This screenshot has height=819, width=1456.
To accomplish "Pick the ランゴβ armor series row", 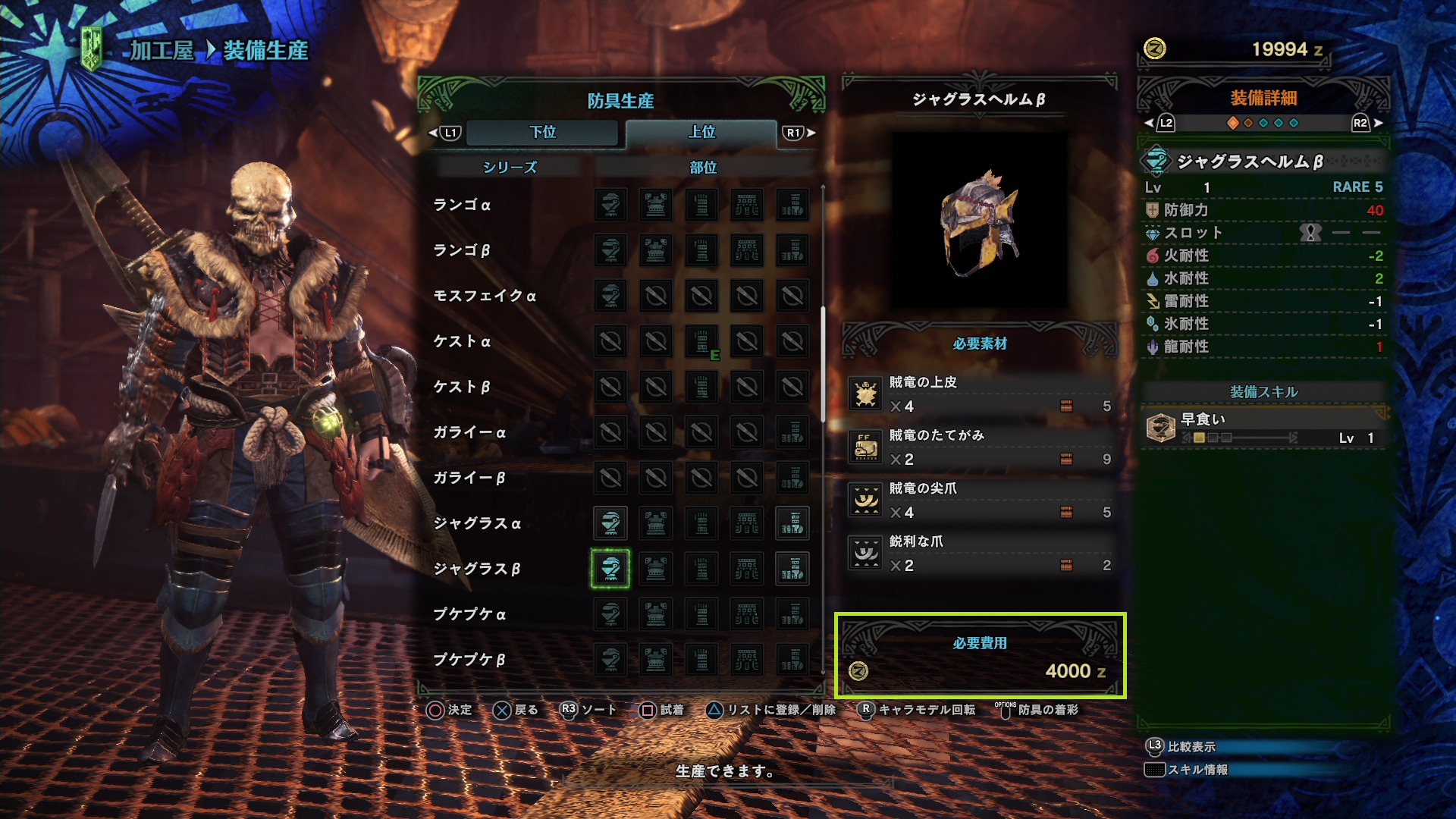I will 462,250.
